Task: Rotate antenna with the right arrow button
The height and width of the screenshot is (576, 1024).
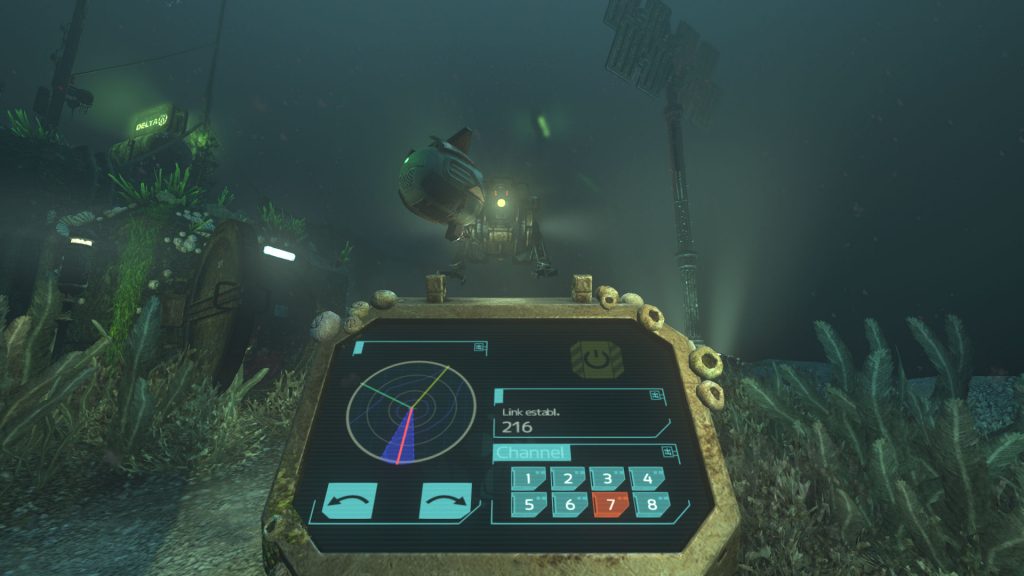Action: [445, 500]
